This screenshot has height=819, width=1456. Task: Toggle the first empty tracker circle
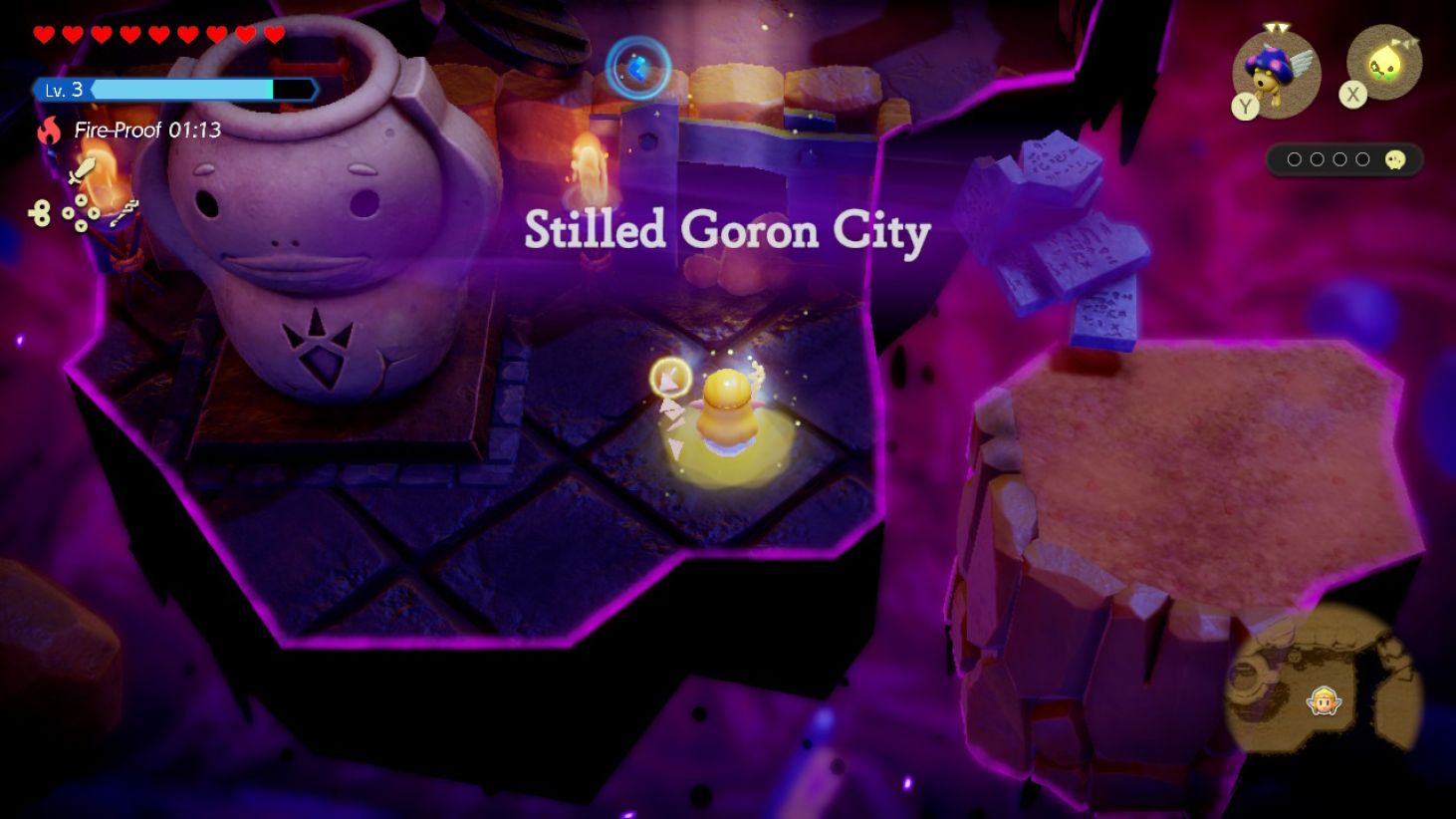(x=1294, y=158)
